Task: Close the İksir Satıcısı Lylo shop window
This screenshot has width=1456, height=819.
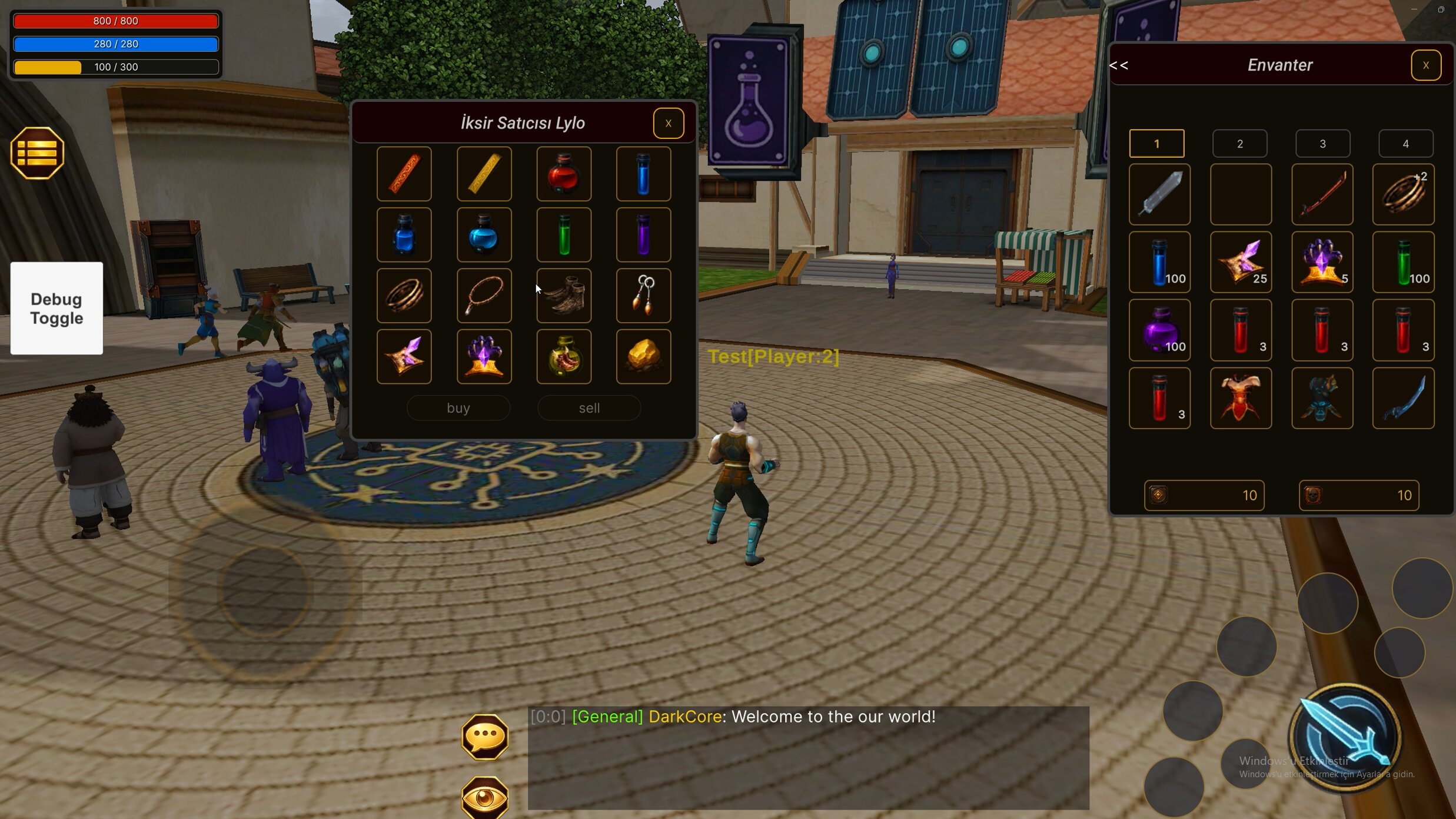Action: [x=668, y=123]
